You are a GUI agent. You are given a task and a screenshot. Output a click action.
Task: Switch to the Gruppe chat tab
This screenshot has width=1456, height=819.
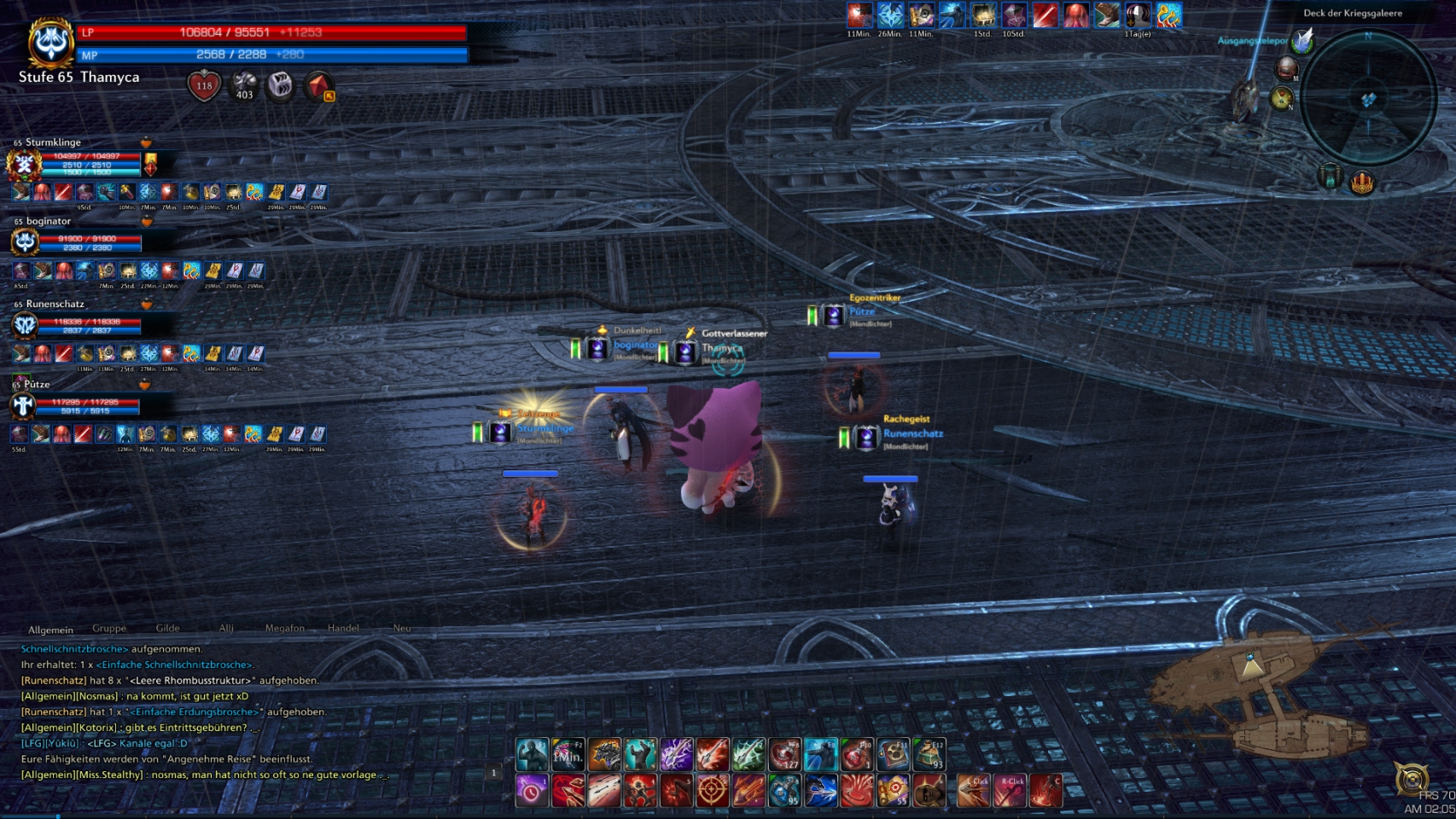(x=109, y=629)
